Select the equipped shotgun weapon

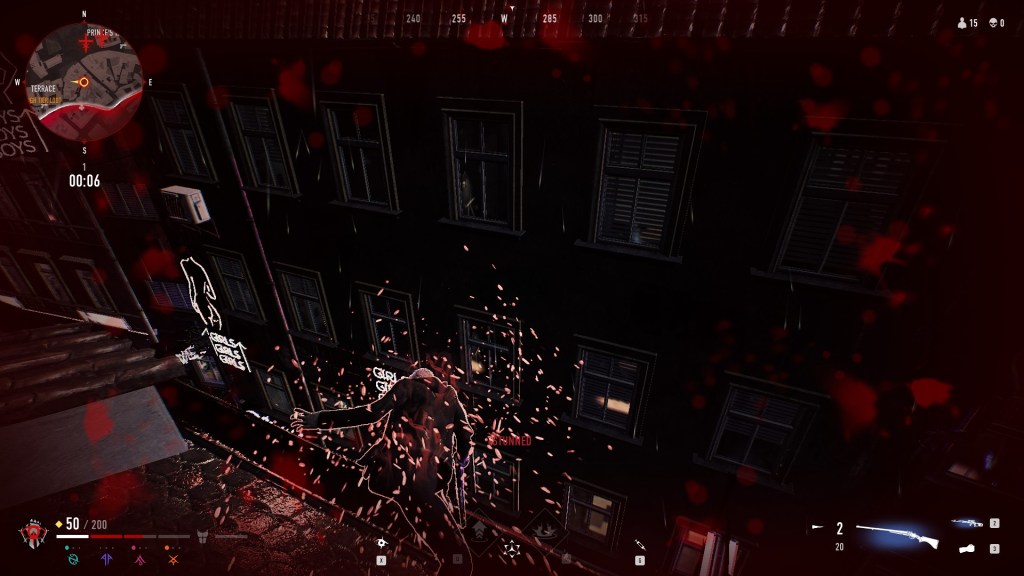[x=897, y=537]
